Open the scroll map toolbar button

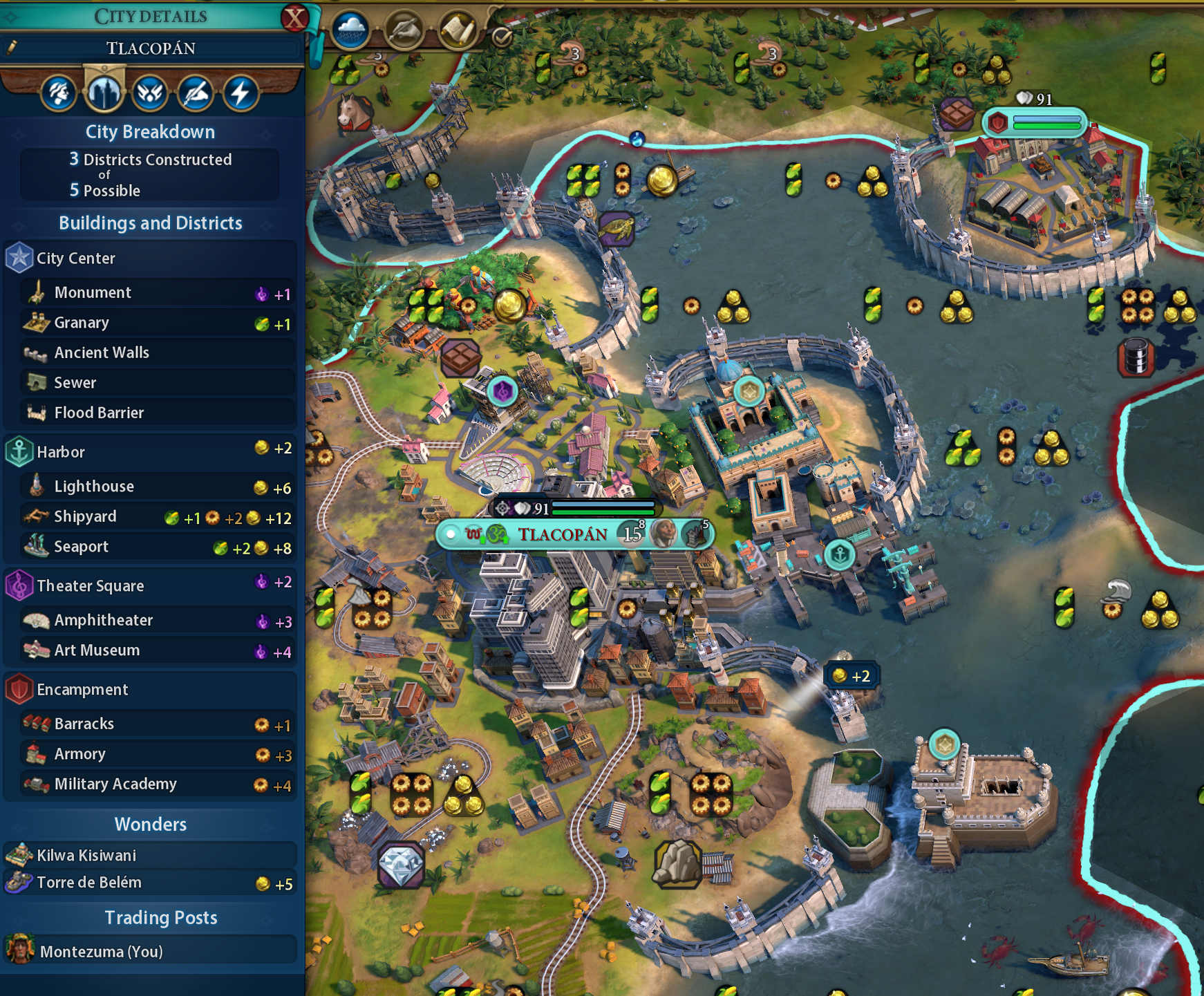pos(457,30)
